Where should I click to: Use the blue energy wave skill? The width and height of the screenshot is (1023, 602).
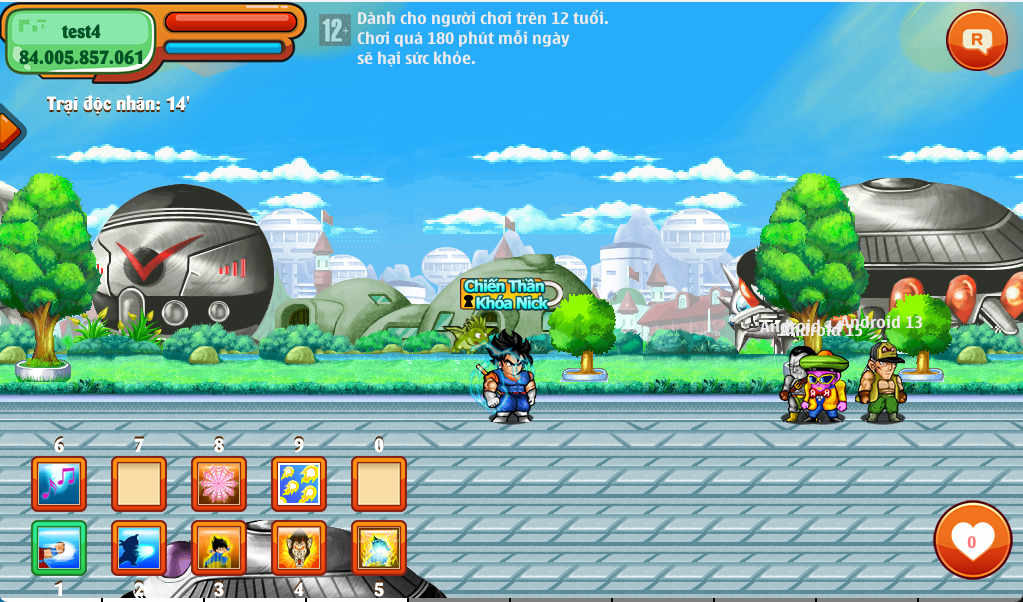139,548
